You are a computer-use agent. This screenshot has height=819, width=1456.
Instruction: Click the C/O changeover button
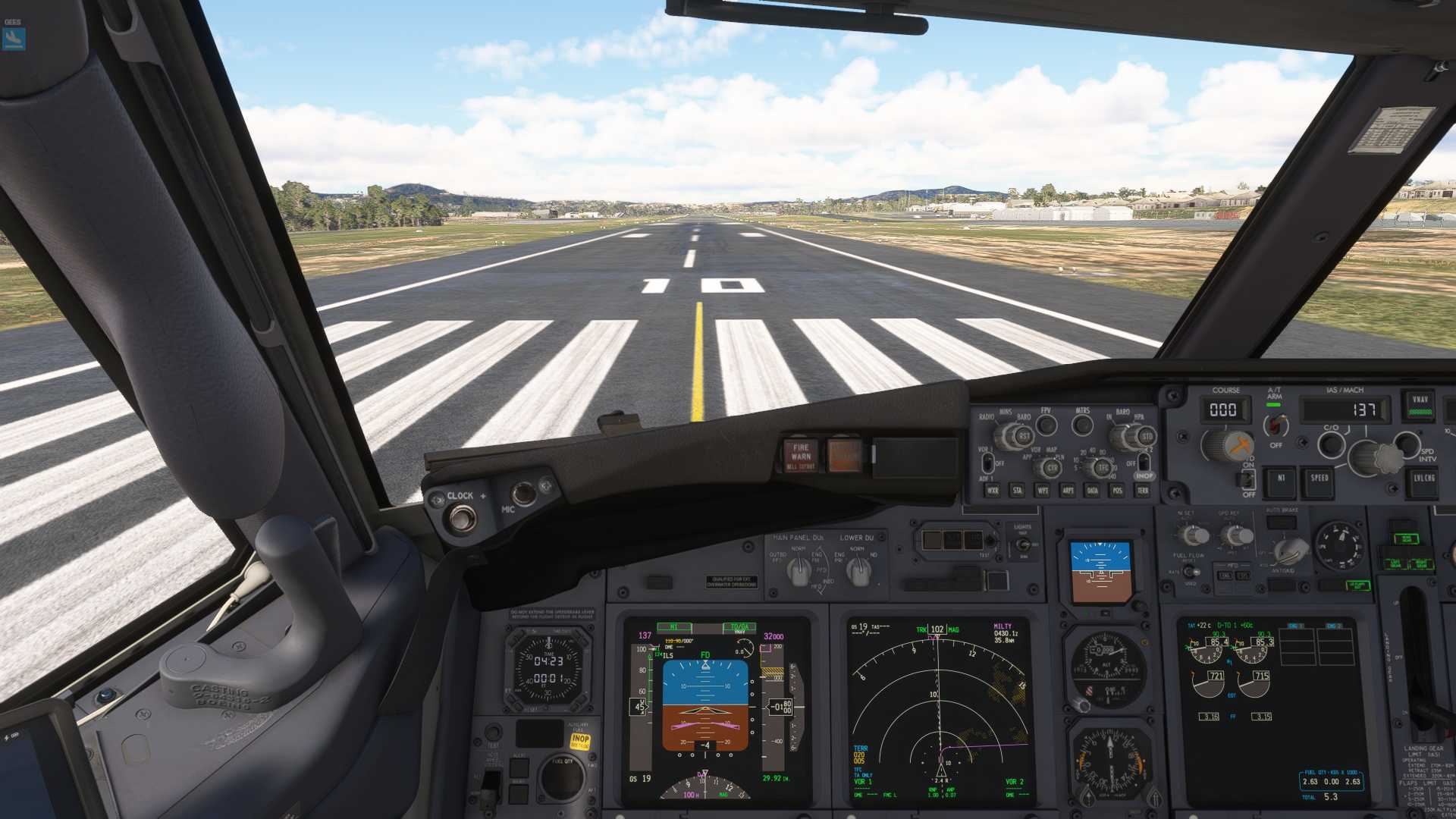pyautogui.click(x=1331, y=444)
